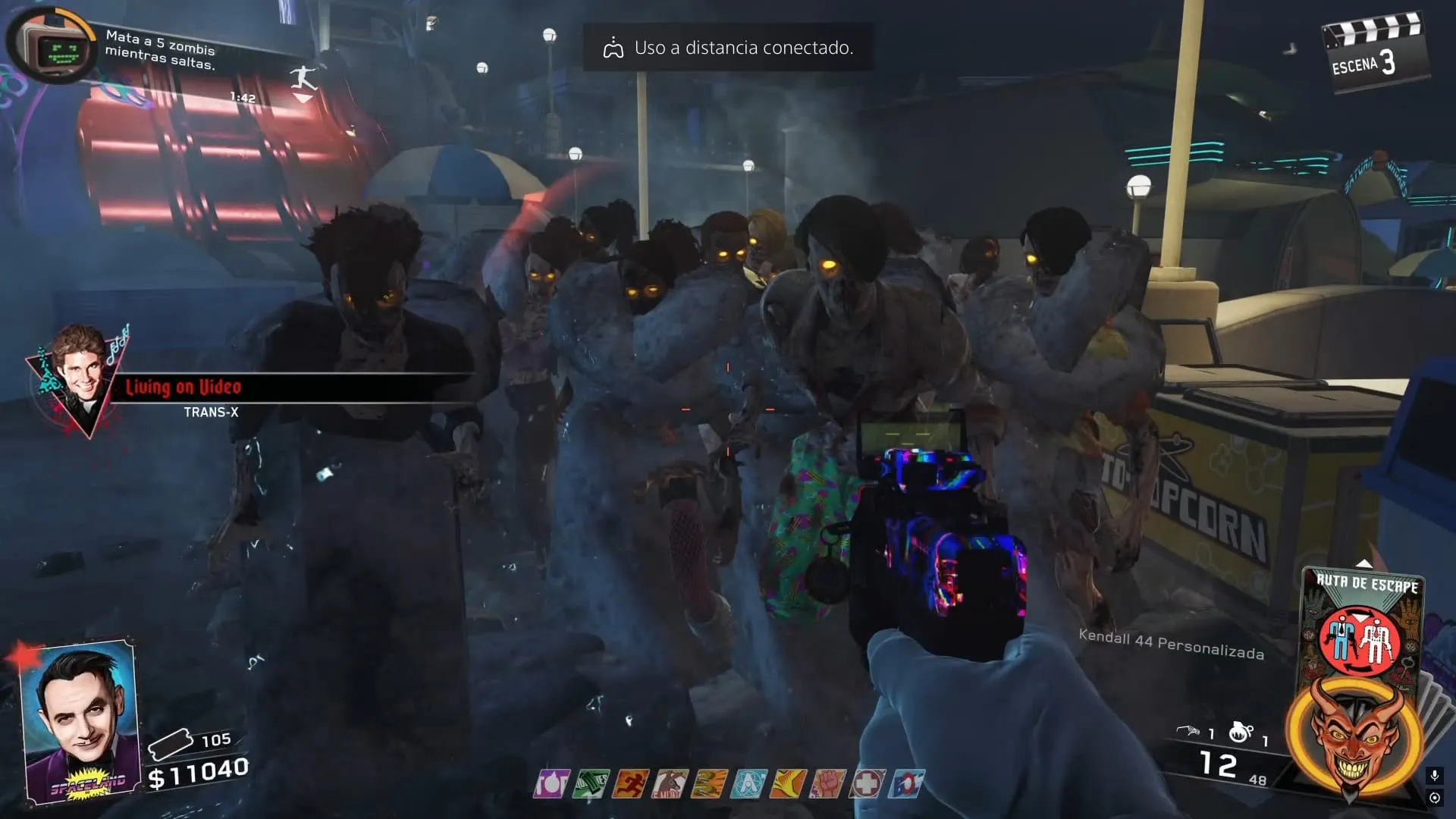The height and width of the screenshot is (819, 1456).
Task: Choose the orange running man perk
Action: pyautogui.click(x=630, y=783)
